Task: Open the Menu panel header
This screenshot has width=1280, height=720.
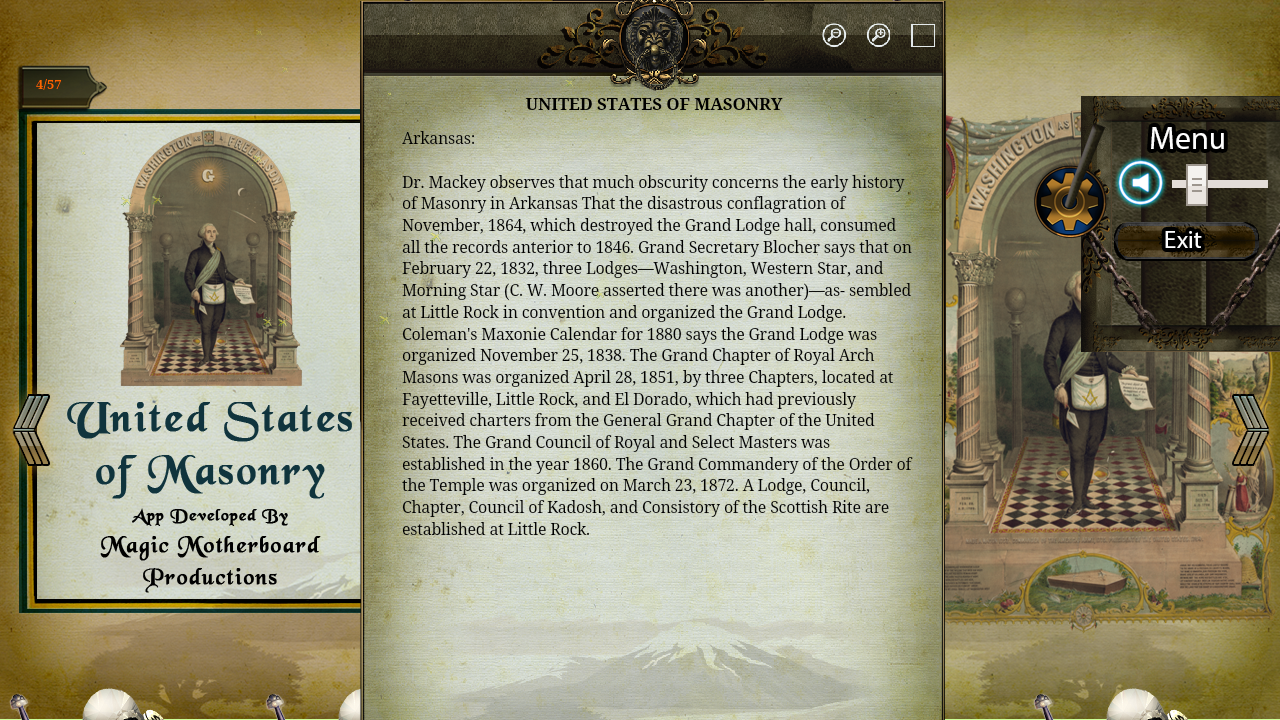Action: click(1186, 138)
